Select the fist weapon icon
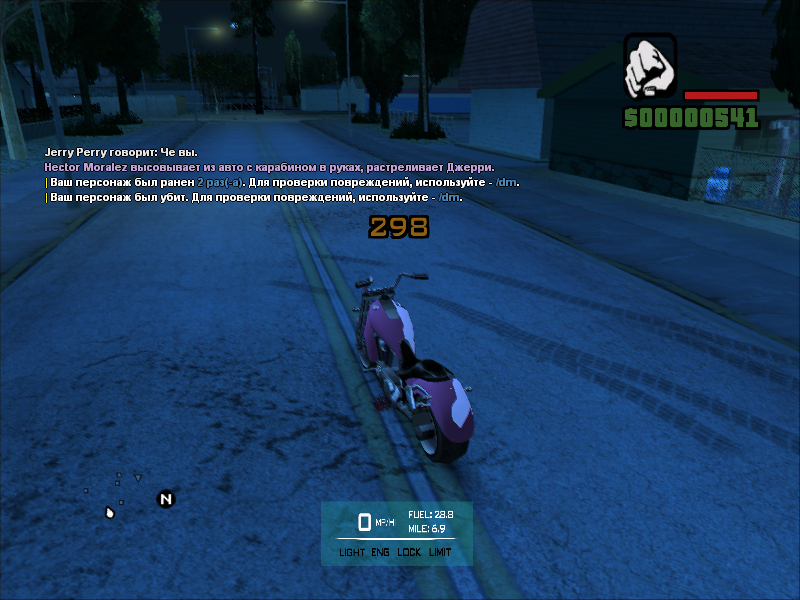The width and height of the screenshot is (800, 600). (x=650, y=68)
